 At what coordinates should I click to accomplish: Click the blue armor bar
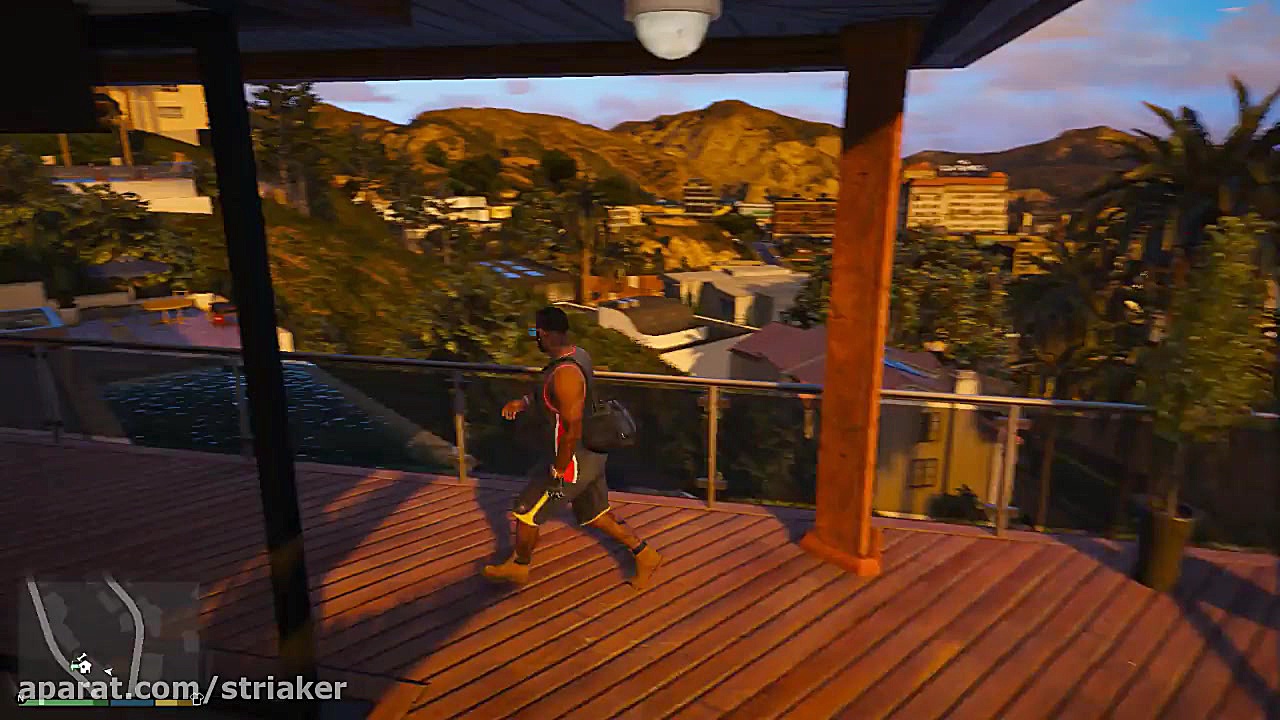pyautogui.click(x=131, y=701)
